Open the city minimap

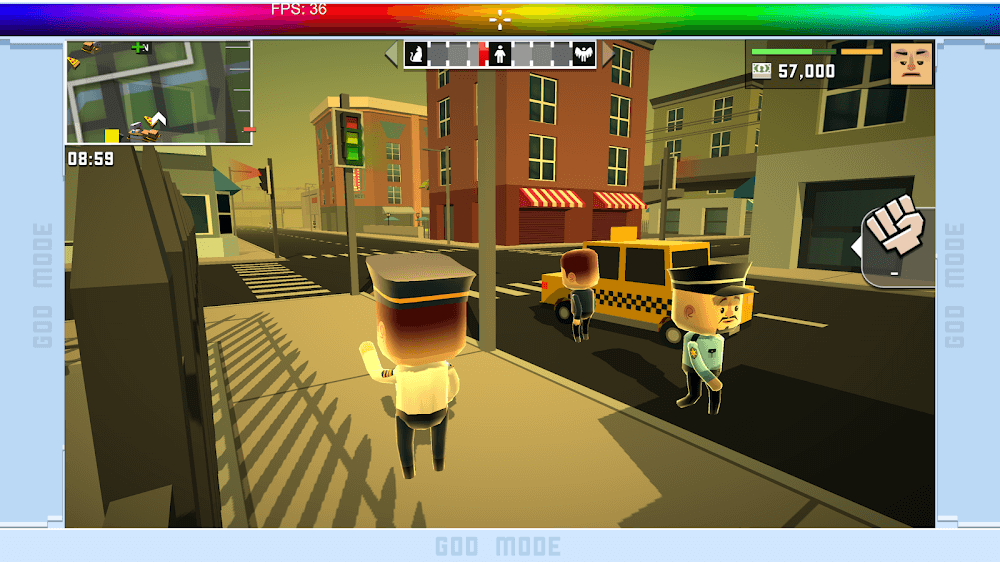[x=158, y=92]
